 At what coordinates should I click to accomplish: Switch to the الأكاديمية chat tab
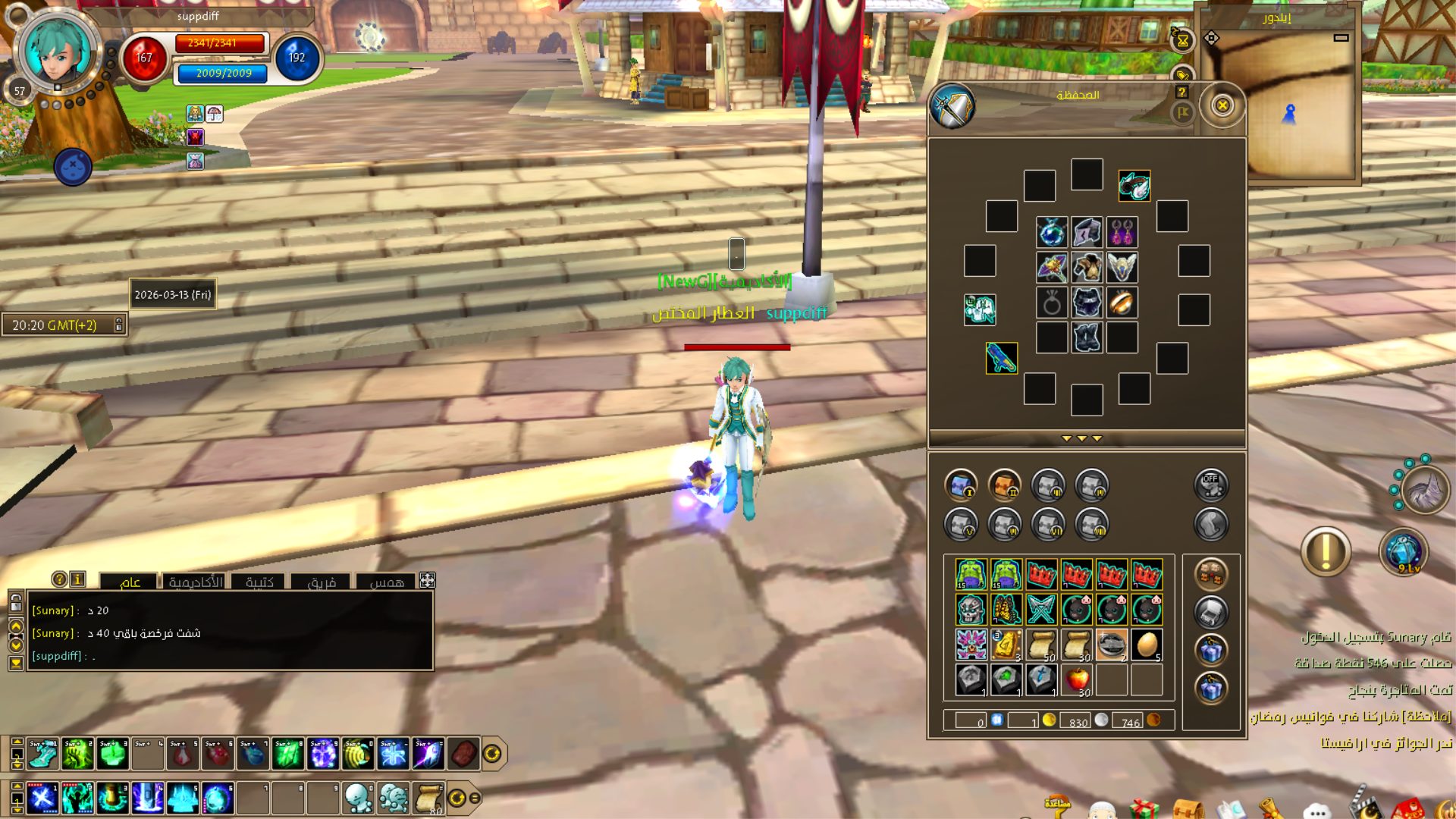(196, 582)
